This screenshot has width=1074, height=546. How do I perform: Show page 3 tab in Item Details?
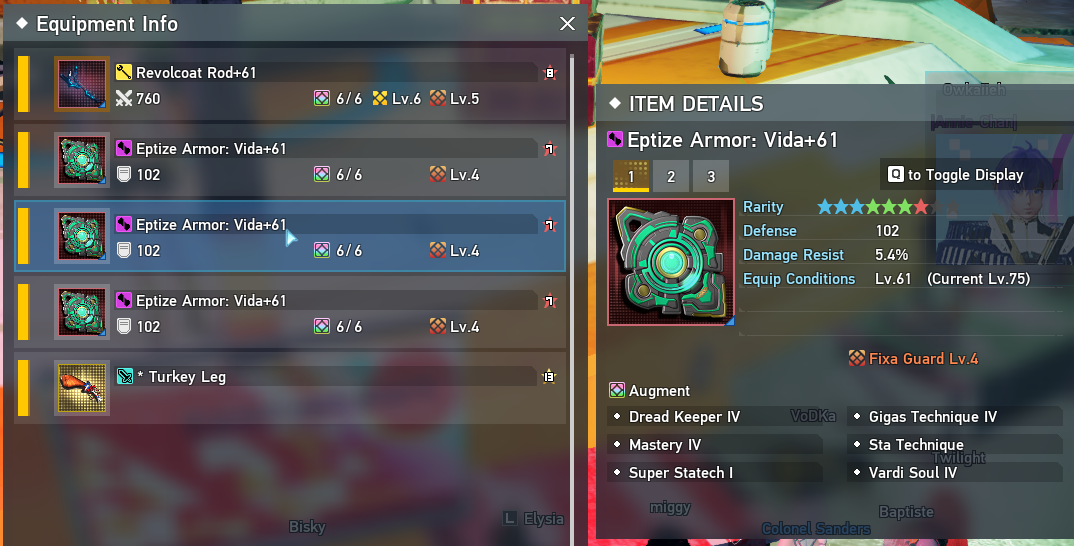coord(711,176)
